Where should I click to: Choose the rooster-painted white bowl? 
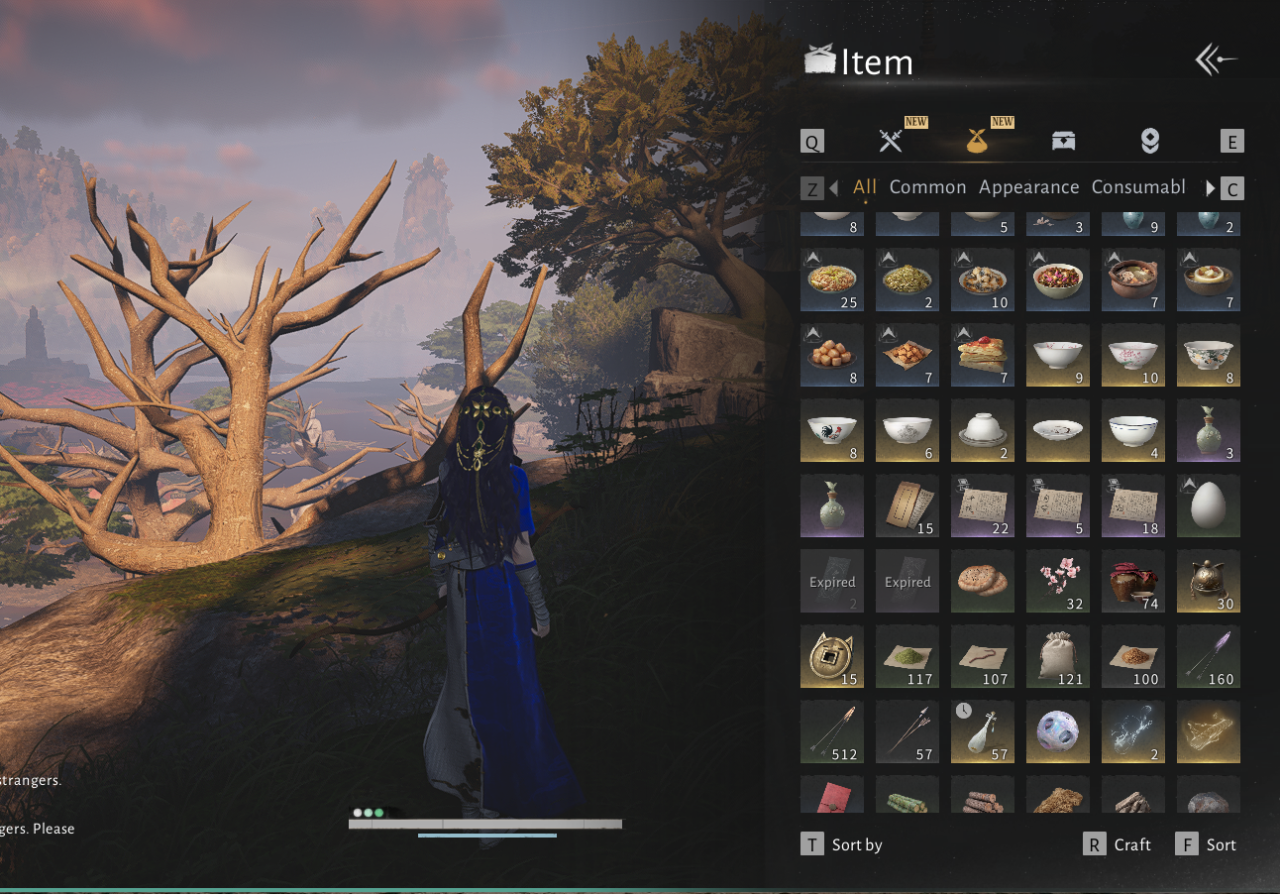[x=832, y=431]
